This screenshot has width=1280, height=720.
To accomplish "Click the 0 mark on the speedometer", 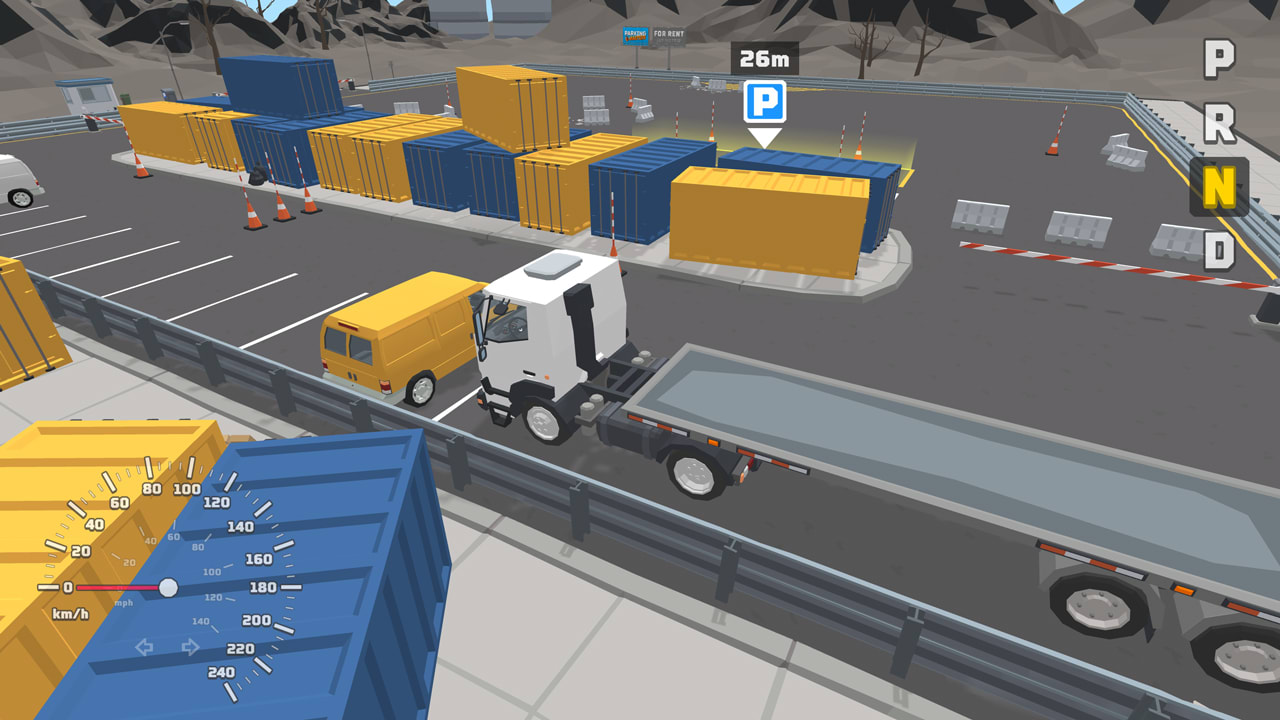I will tap(67, 588).
